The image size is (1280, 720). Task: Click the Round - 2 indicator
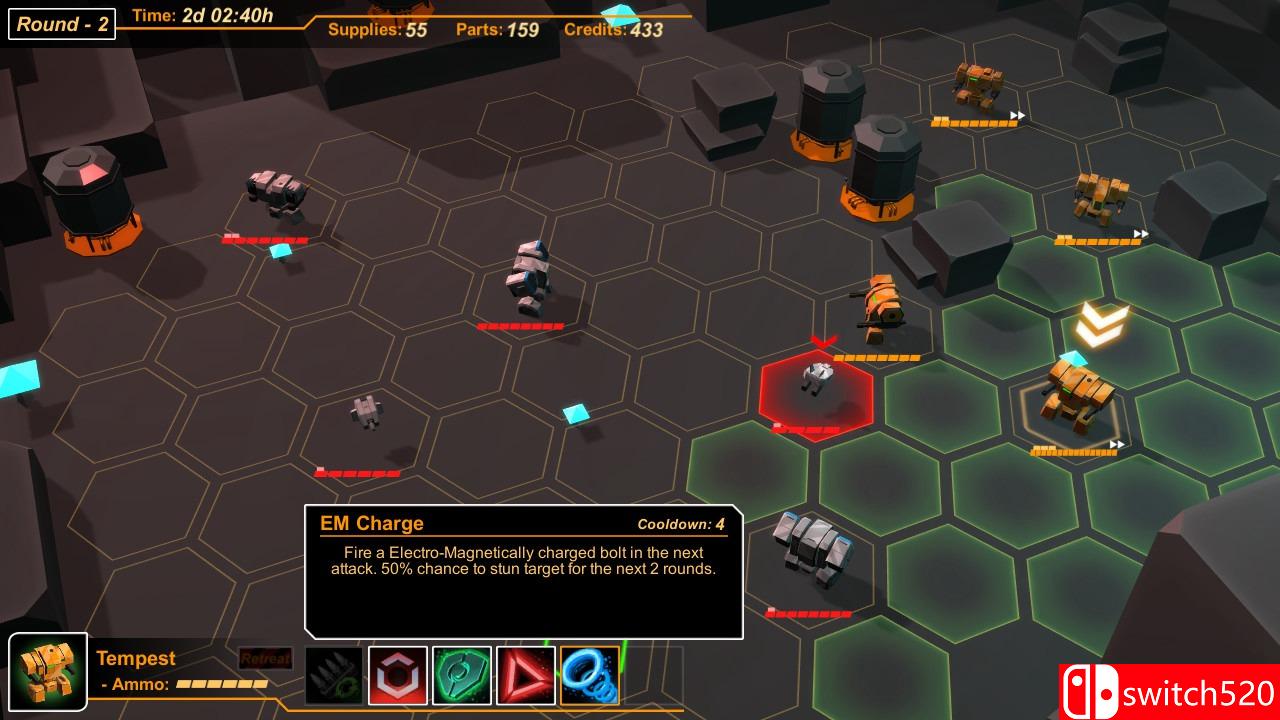click(61, 24)
